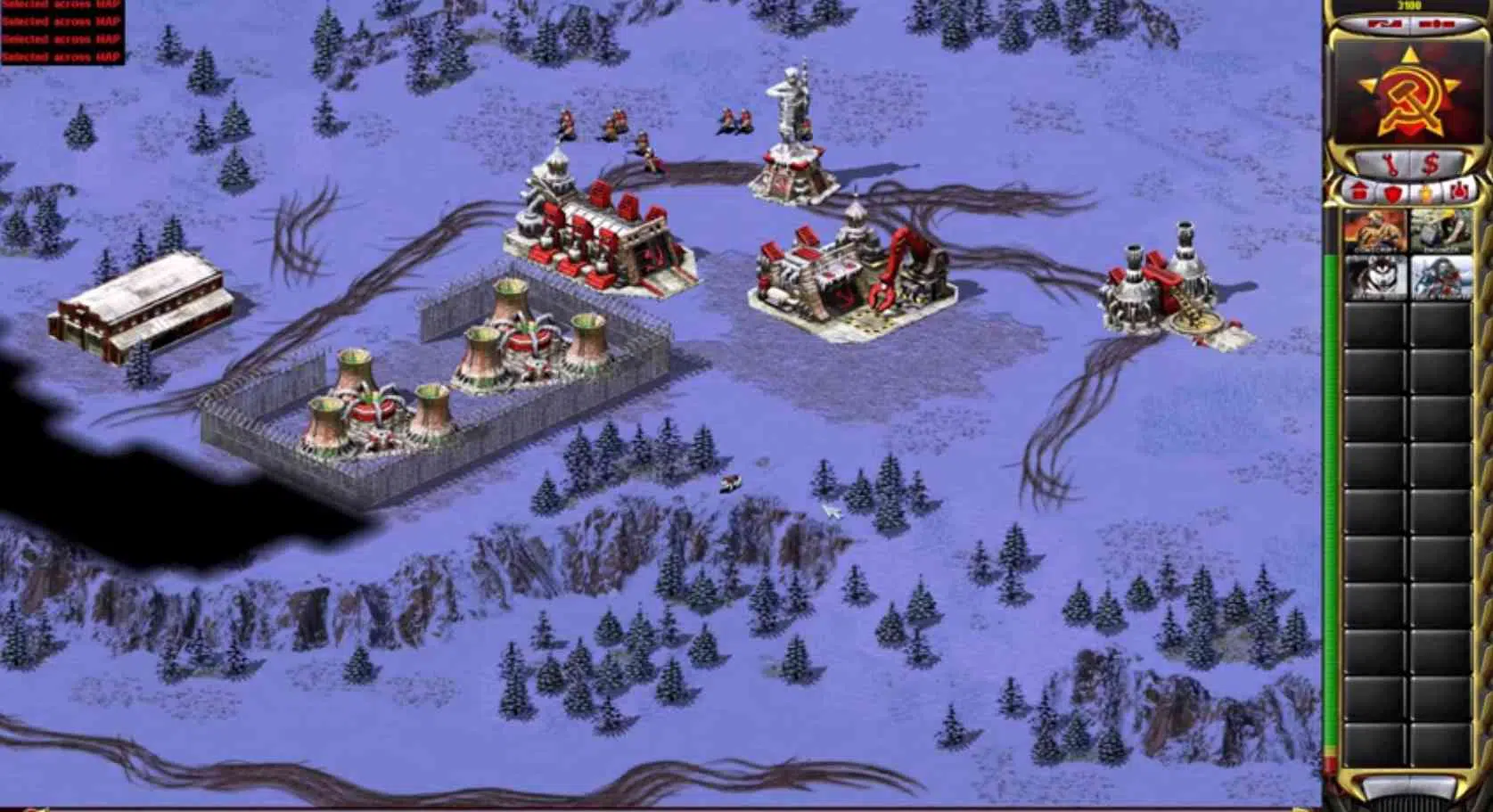1493x812 pixels.
Task: Train a Conscript from the build queue
Action: point(1374,230)
